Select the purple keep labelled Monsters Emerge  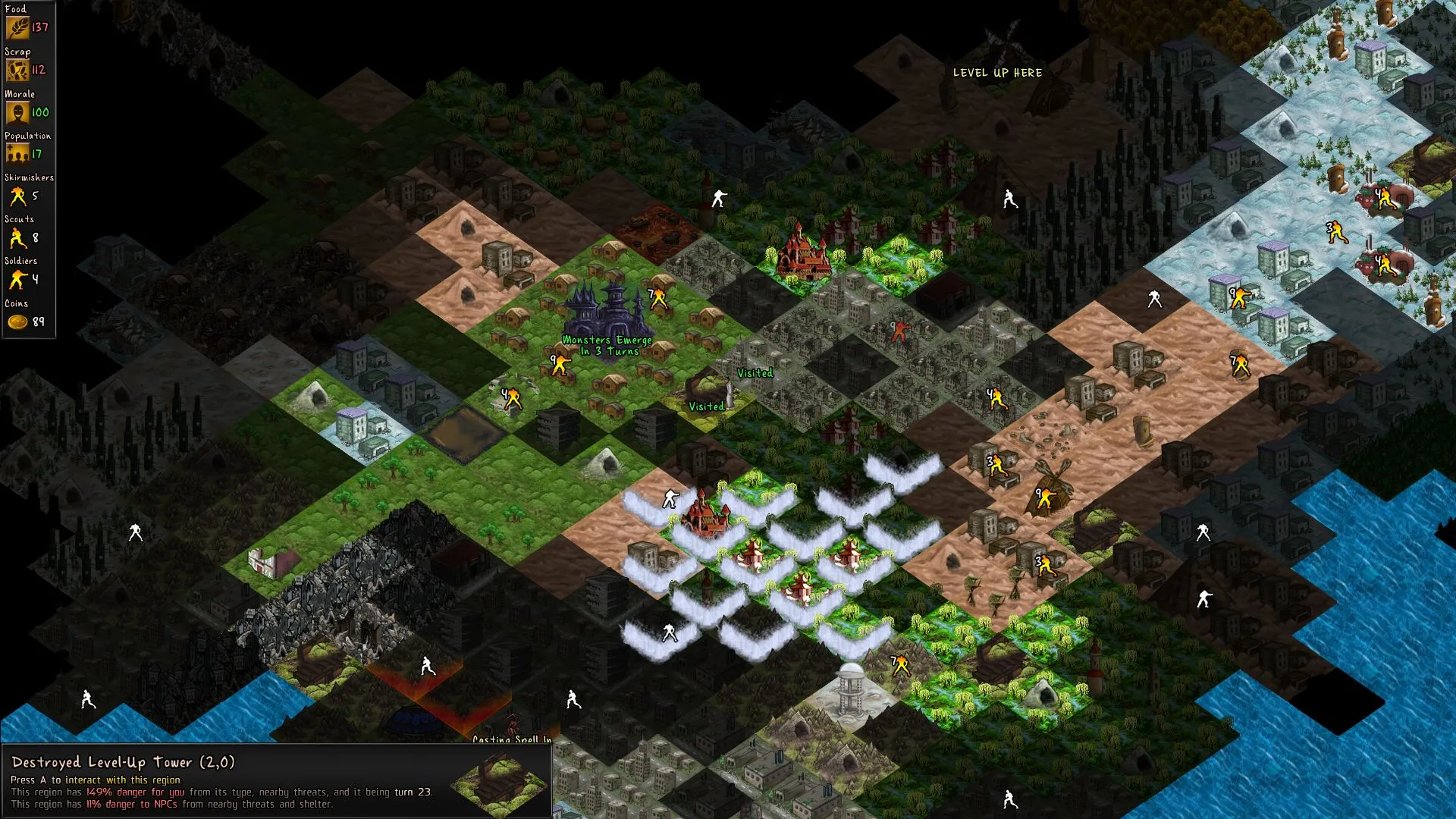pos(605,312)
